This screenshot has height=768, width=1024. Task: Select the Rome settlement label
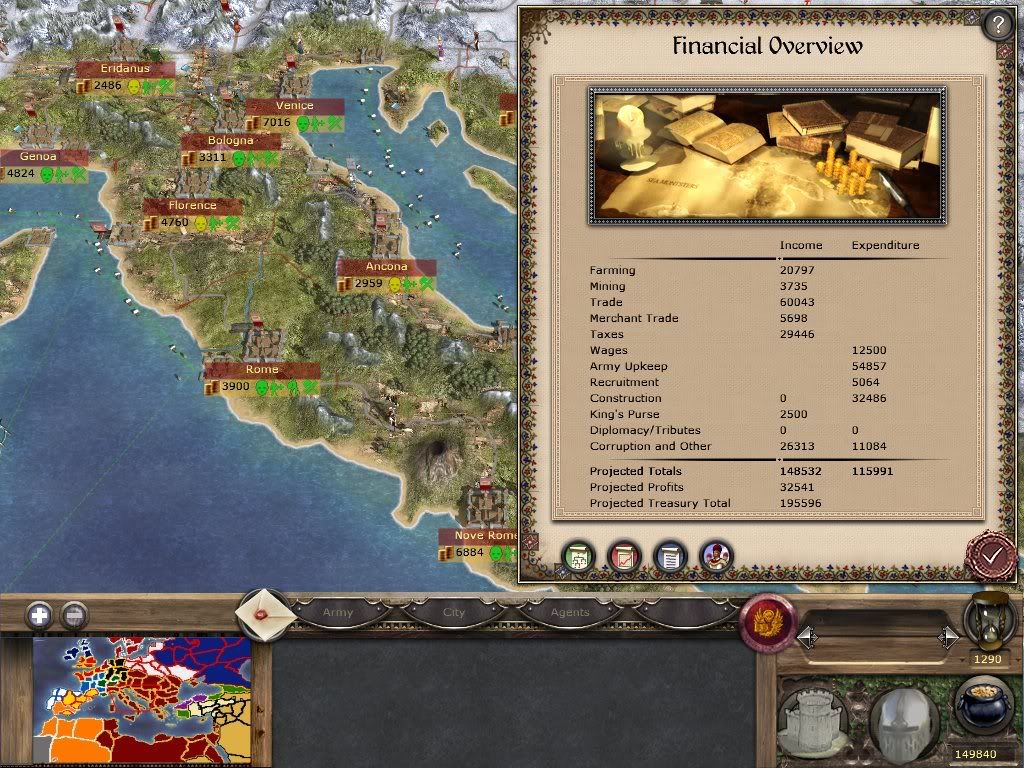pyautogui.click(x=262, y=370)
